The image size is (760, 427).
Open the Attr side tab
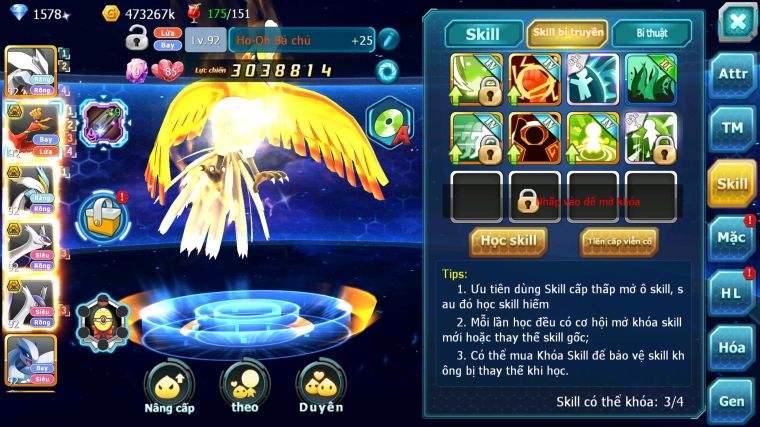pos(732,77)
